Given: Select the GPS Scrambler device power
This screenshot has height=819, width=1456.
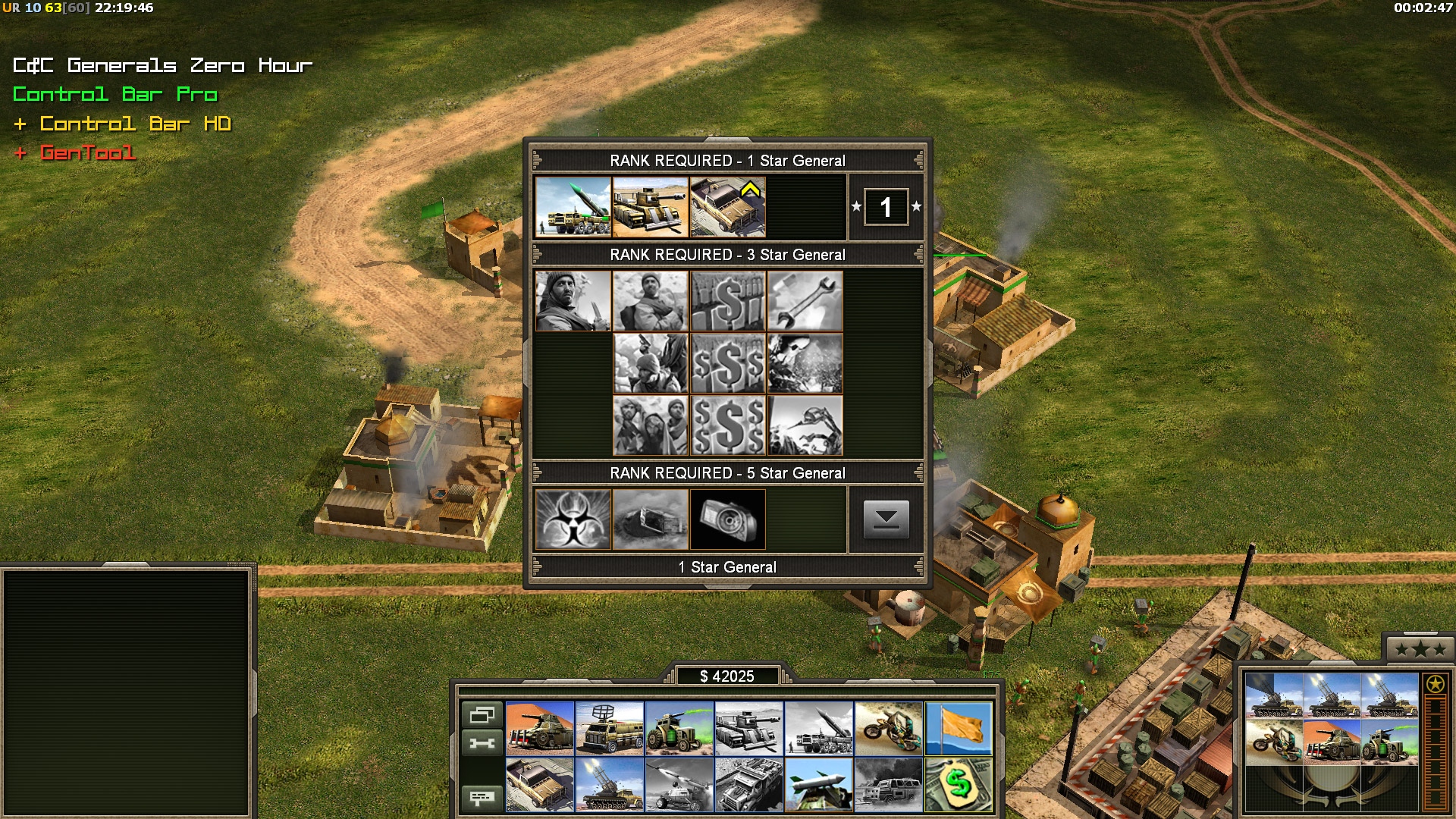Looking at the screenshot, I should pyautogui.click(x=728, y=519).
